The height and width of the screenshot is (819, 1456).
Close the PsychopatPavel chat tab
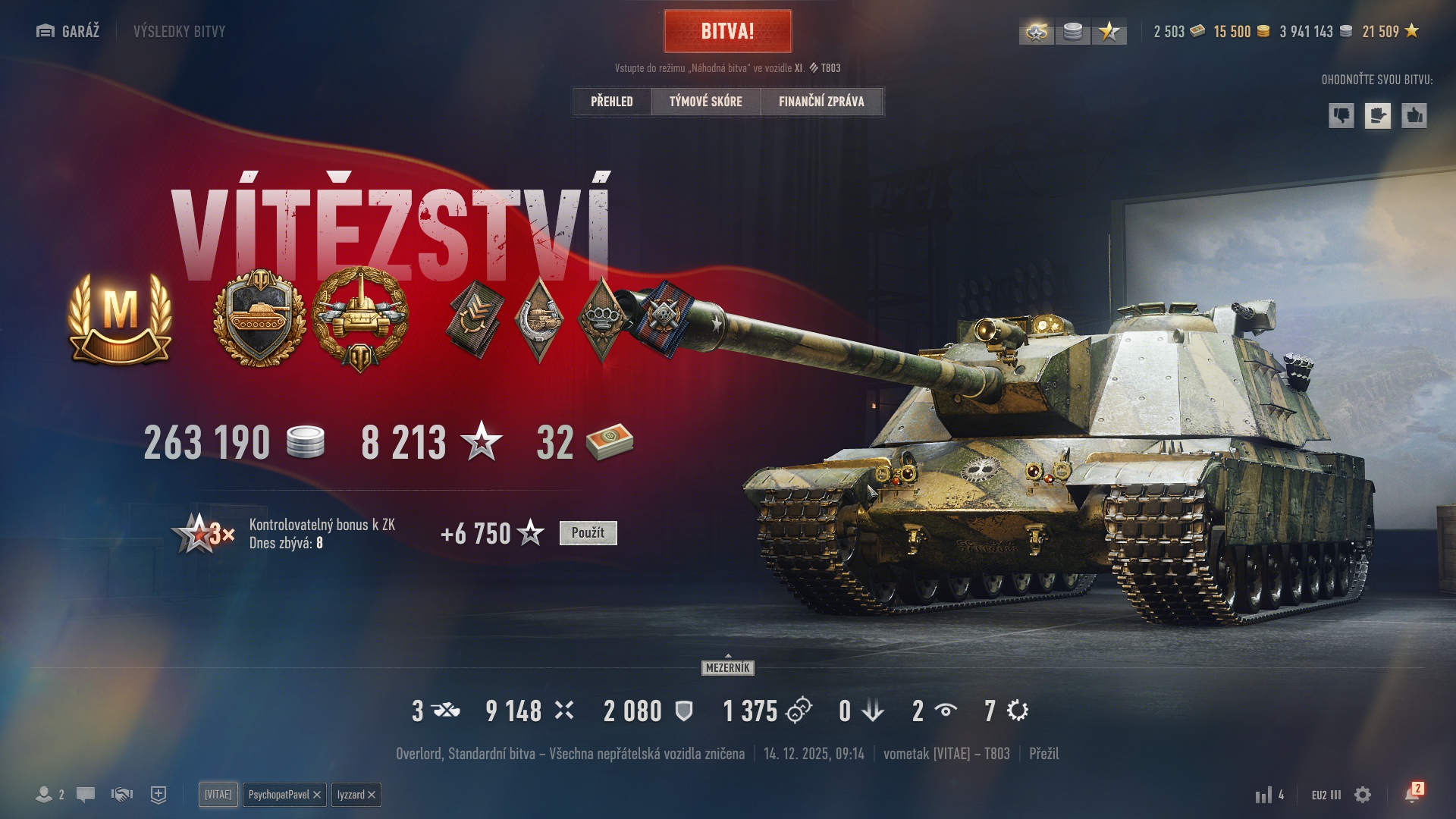(317, 795)
